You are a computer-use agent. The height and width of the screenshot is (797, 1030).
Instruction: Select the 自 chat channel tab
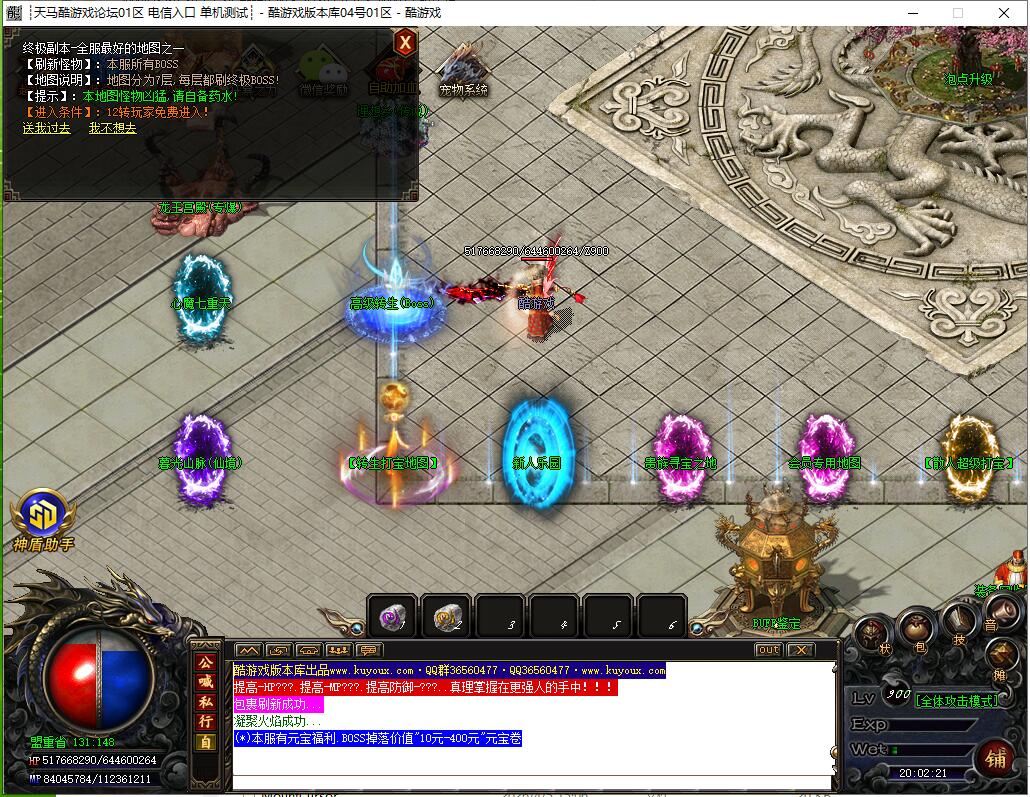205,742
